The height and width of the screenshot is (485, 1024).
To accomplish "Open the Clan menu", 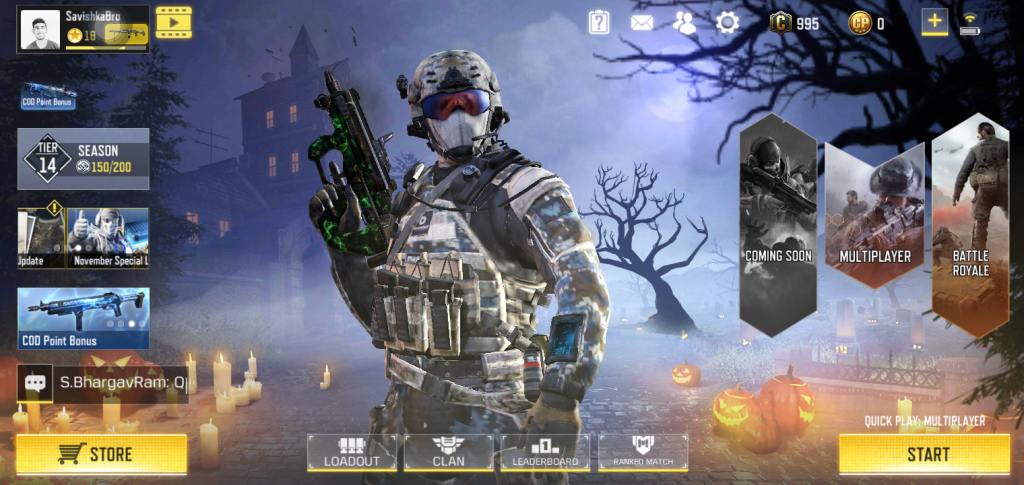I will (x=448, y=452).
